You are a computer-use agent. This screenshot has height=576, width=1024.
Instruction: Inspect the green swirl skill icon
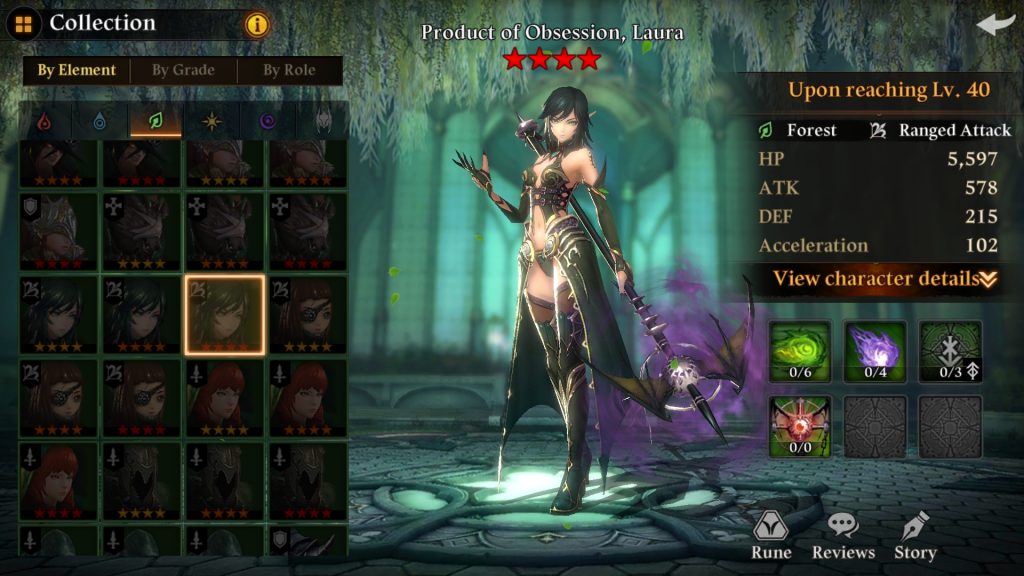tap(799, 351)
